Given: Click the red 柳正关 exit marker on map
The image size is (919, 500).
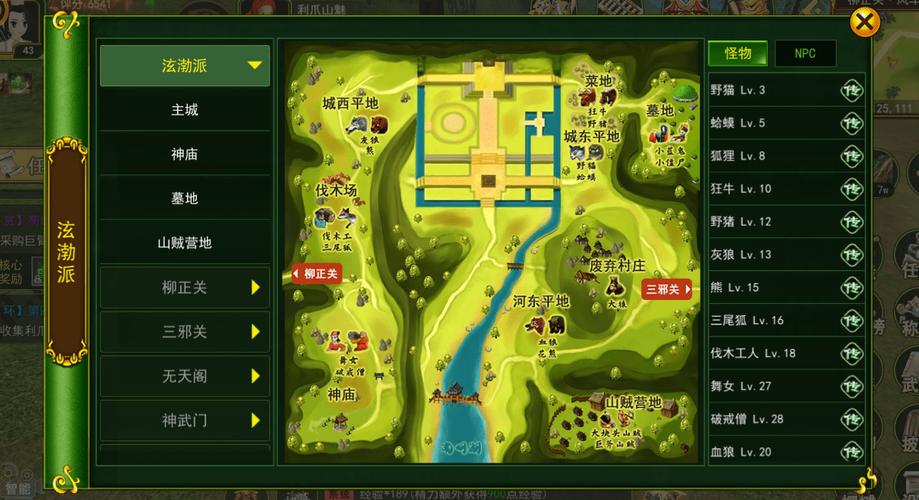Looking at the screenshot, I should pos(316,273).
